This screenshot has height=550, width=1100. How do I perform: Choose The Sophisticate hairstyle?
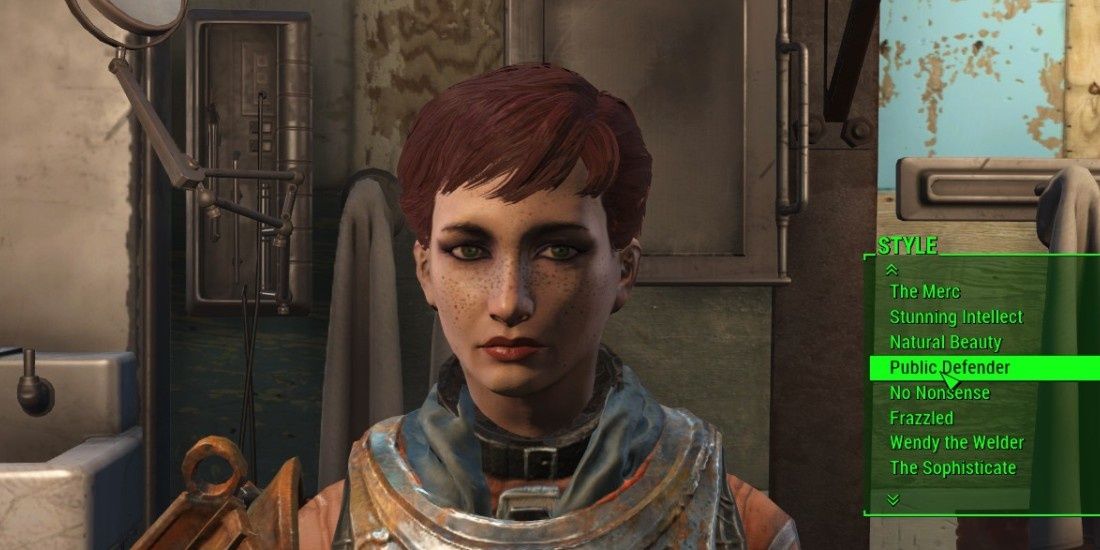pyautogui.click(x=952, y=468)
